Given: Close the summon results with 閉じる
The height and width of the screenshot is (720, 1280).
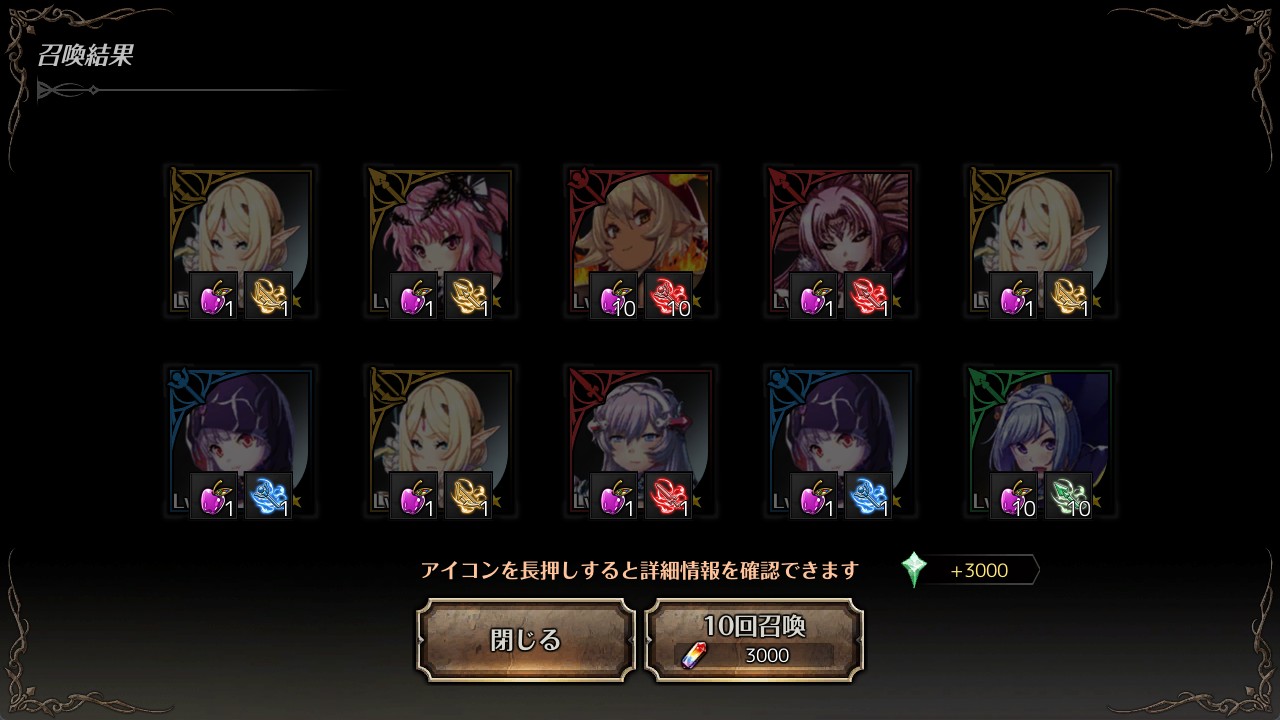Looking at the screenshot, I should pyautogui.click(x=526, y=640).
